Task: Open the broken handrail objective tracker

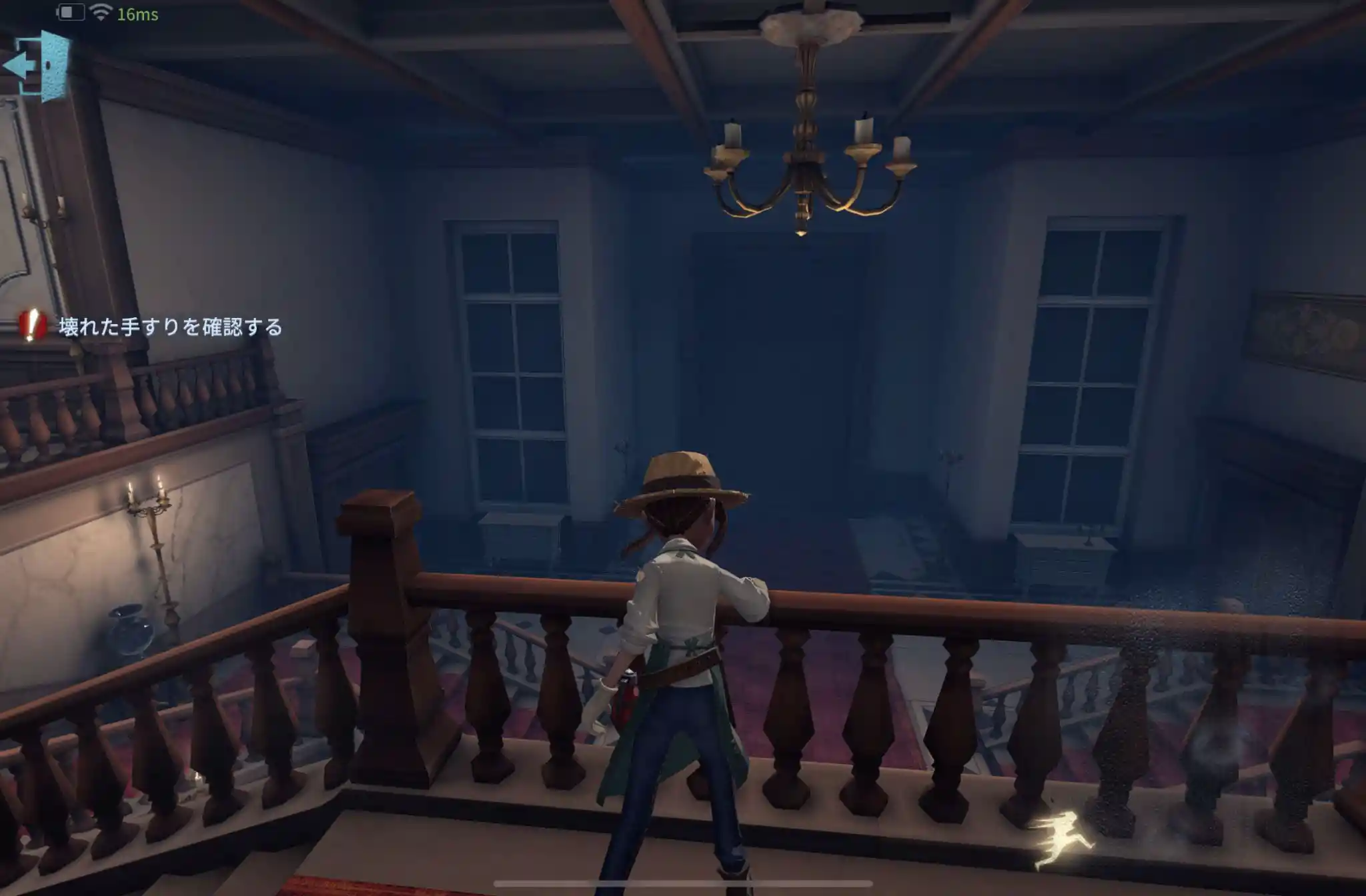Action: tap(153, 327)
